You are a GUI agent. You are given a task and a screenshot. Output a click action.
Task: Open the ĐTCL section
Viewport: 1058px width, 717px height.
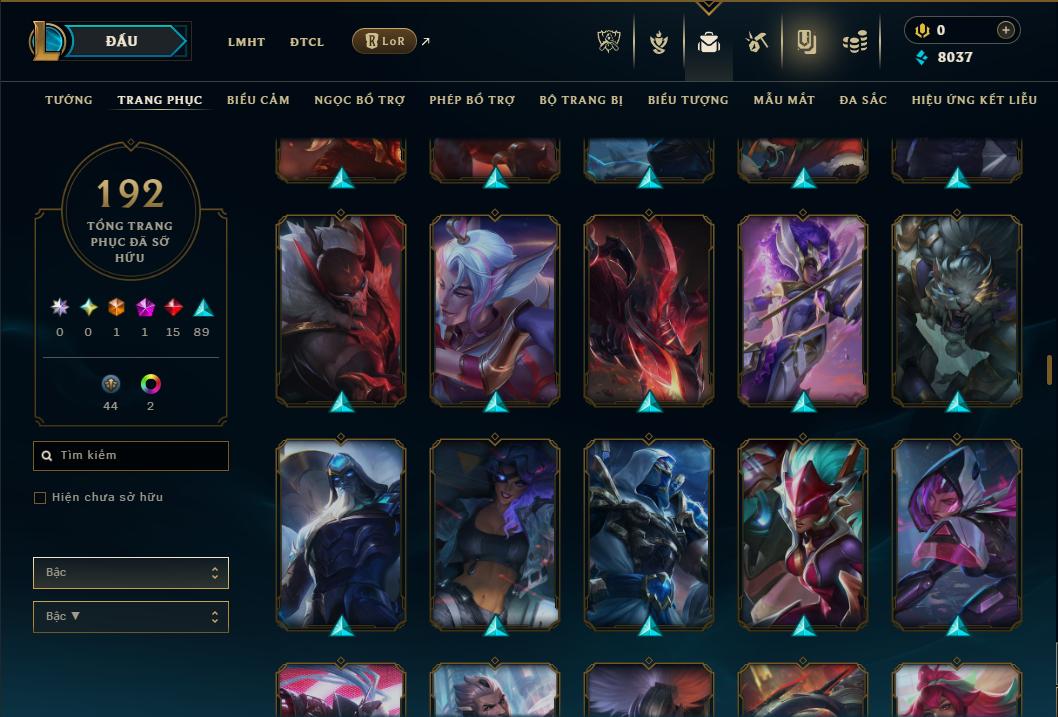(x=307, y=42)
